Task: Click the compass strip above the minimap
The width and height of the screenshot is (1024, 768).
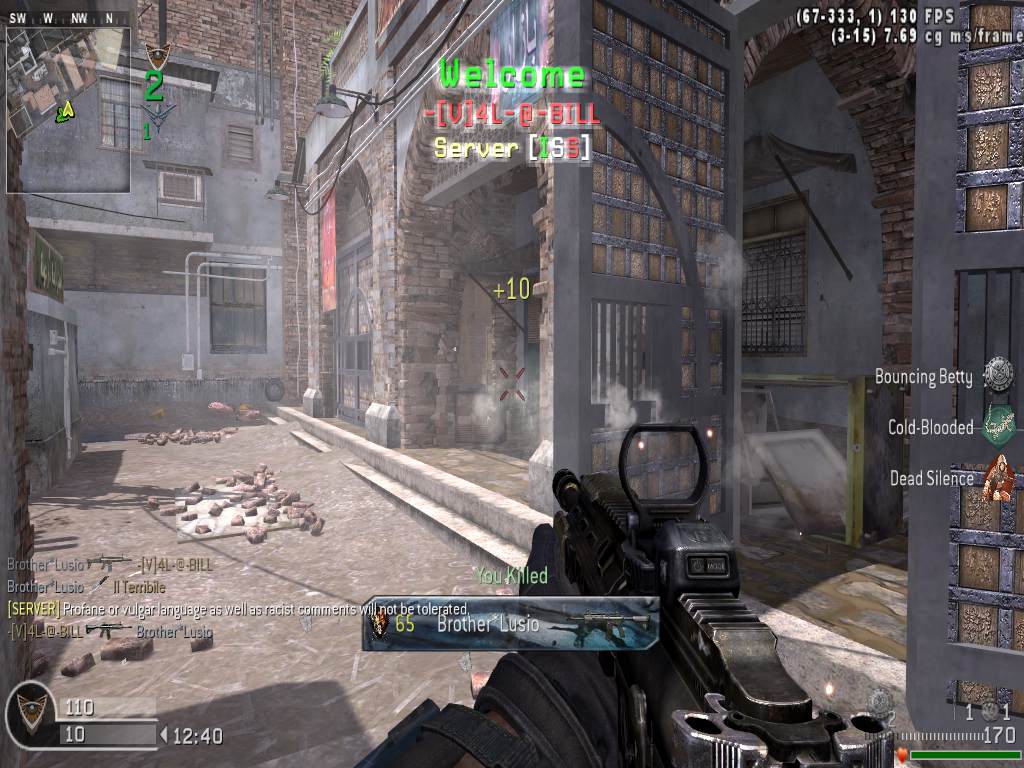Action: click(x=68, y=17)
